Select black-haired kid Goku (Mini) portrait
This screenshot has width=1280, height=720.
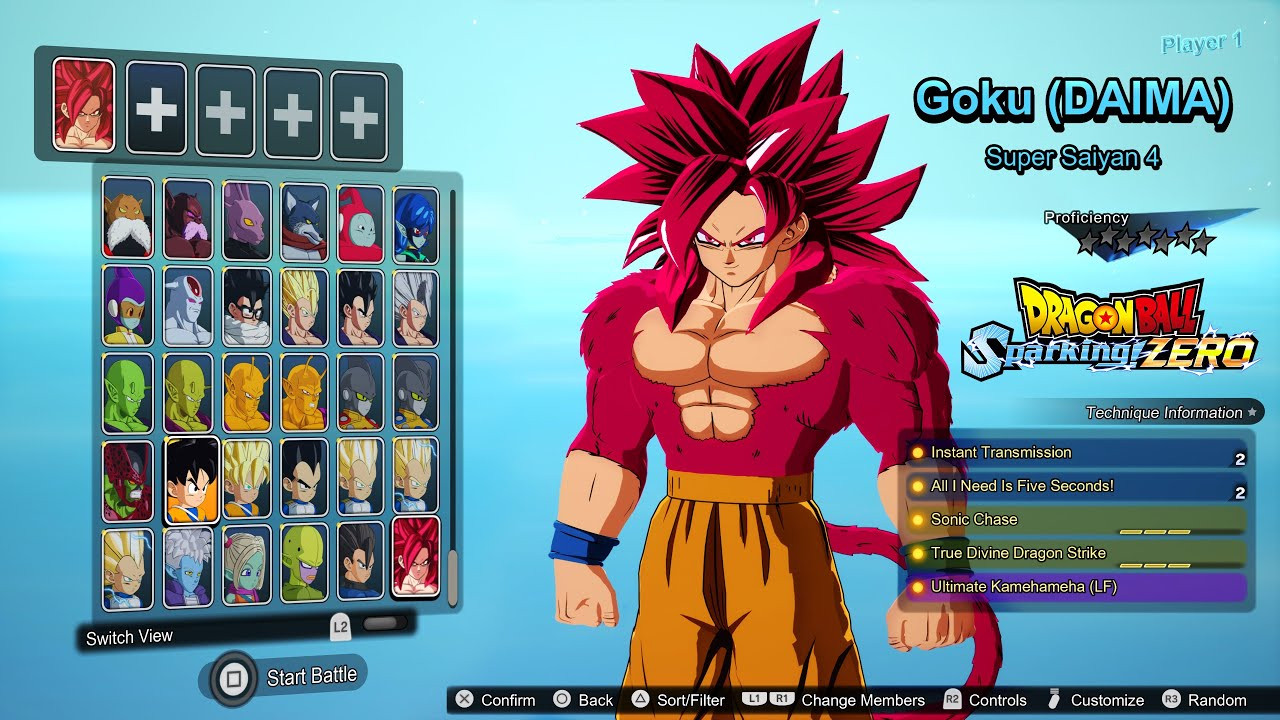coord(191,480)
